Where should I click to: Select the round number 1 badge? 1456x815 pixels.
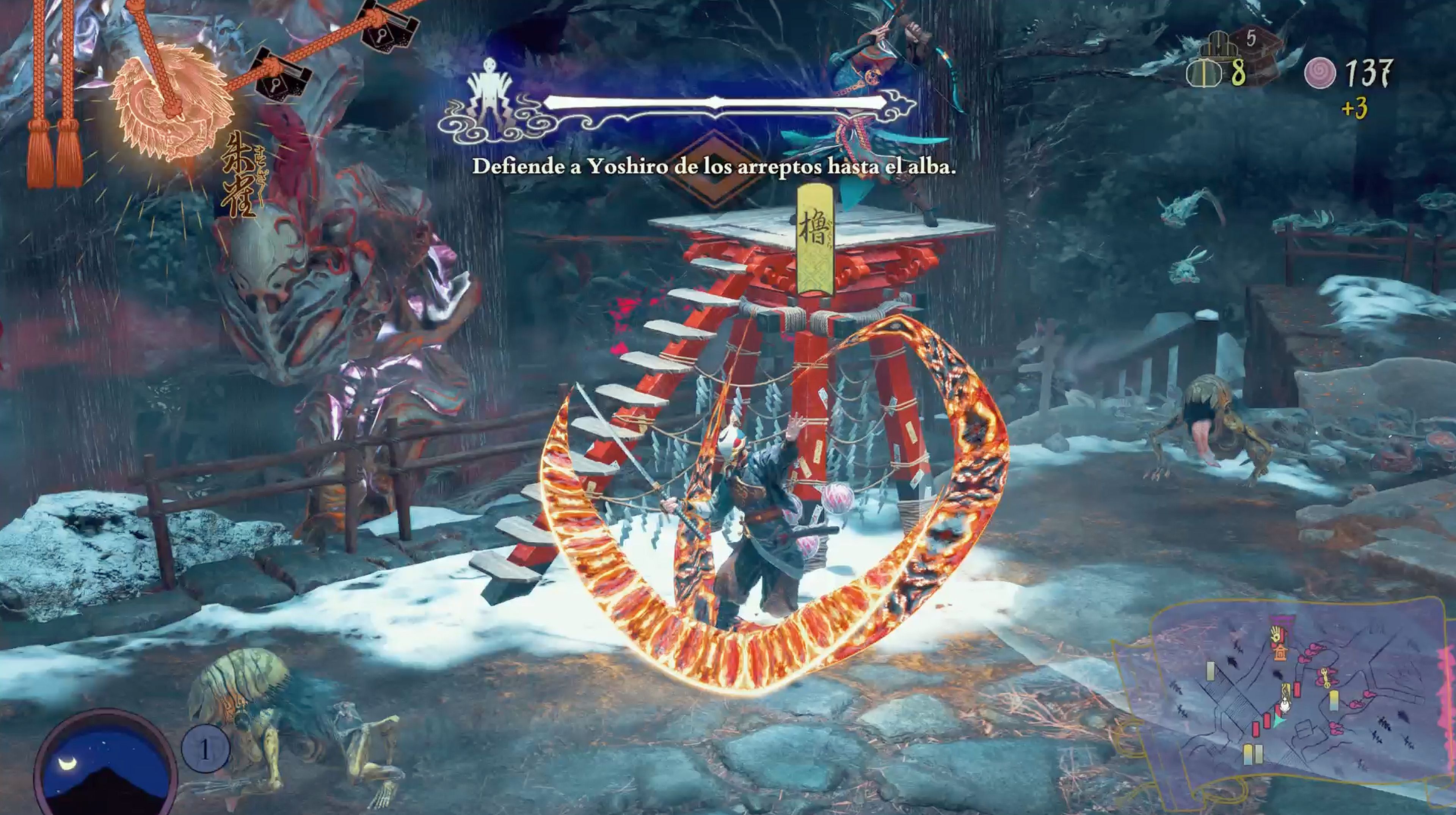[x=205, y=749]
